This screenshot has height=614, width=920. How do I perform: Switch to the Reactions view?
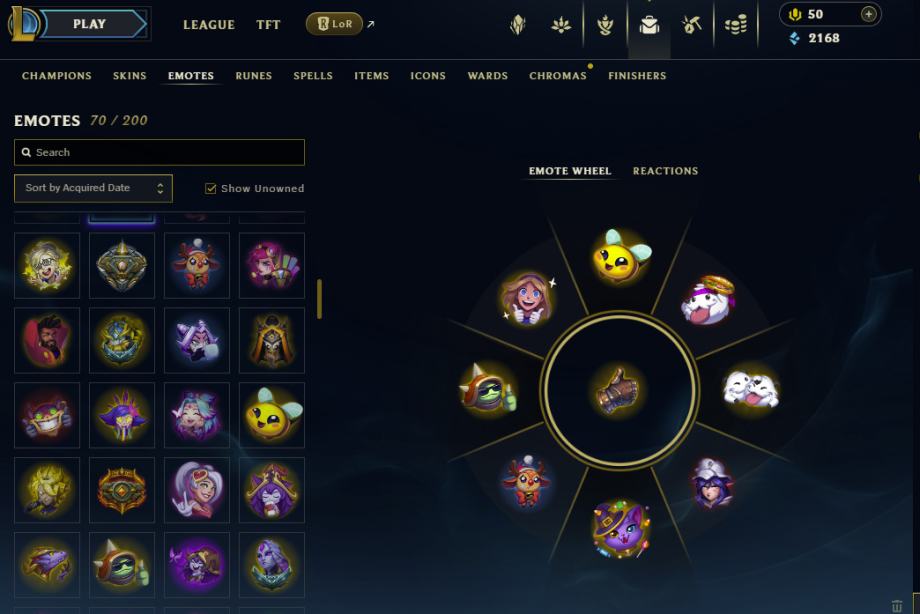[665, 171]
